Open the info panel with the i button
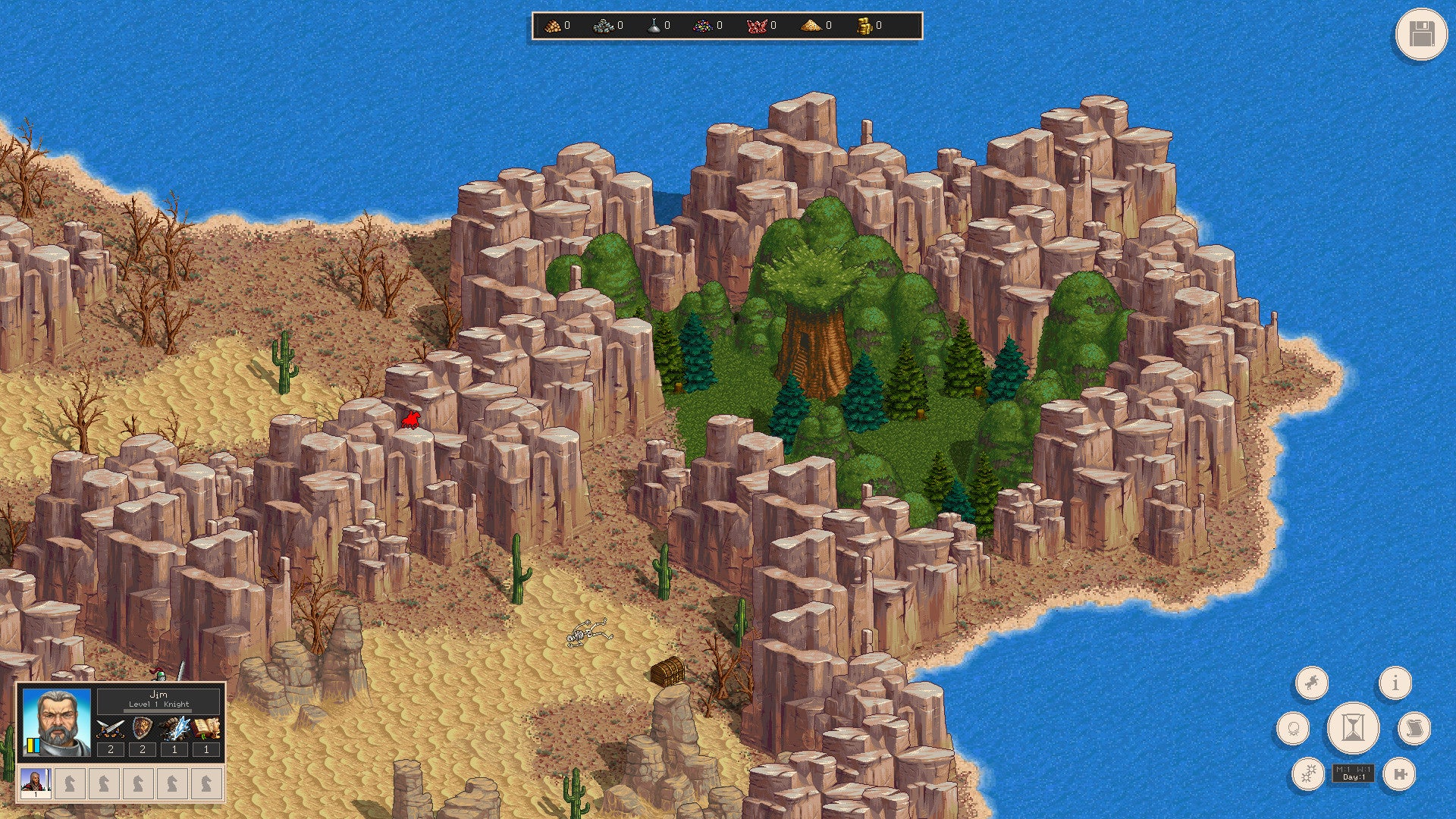1456x819 pixels. [1395, 682]
